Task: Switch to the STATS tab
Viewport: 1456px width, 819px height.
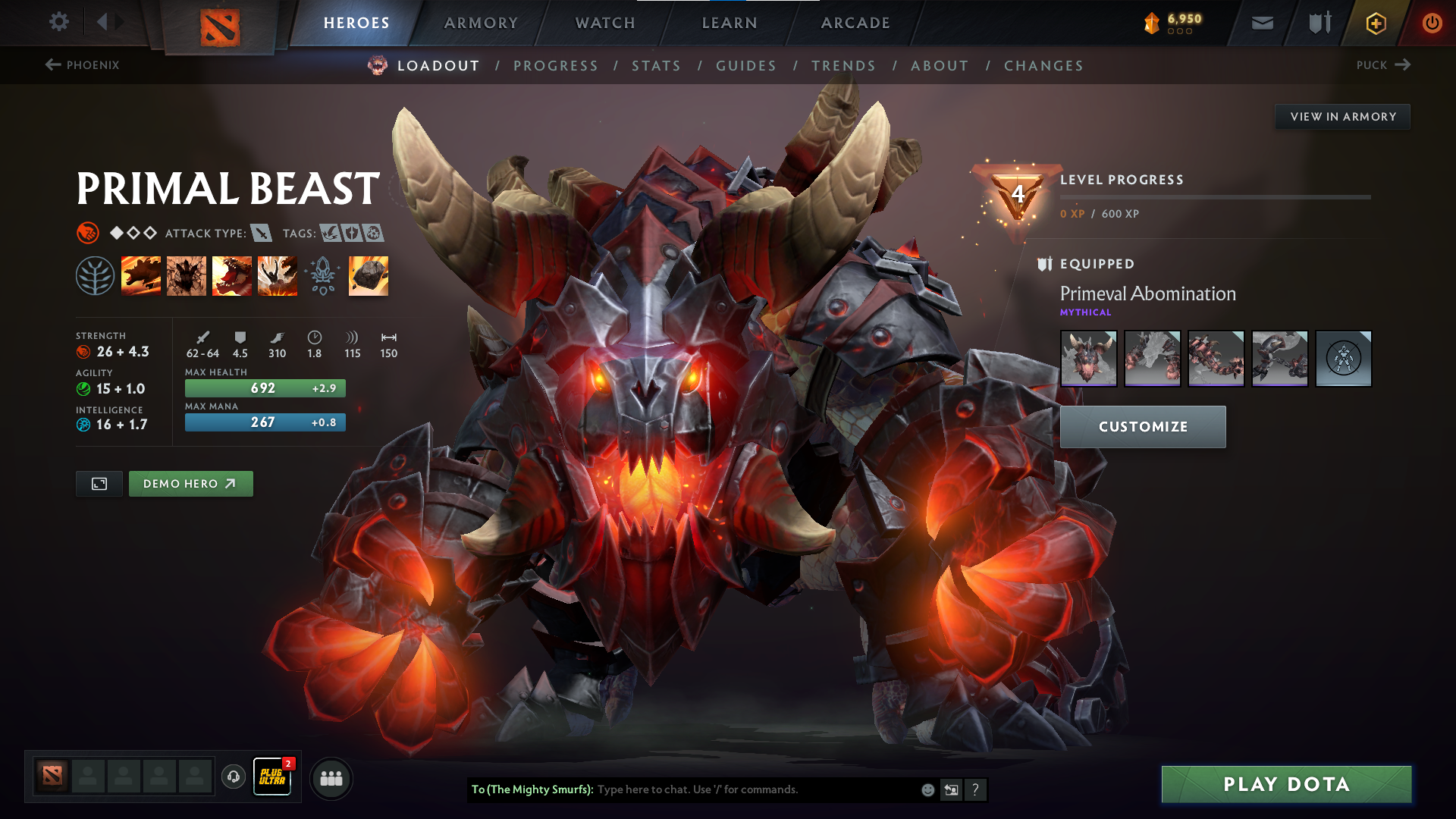Action: pos(657,65)
